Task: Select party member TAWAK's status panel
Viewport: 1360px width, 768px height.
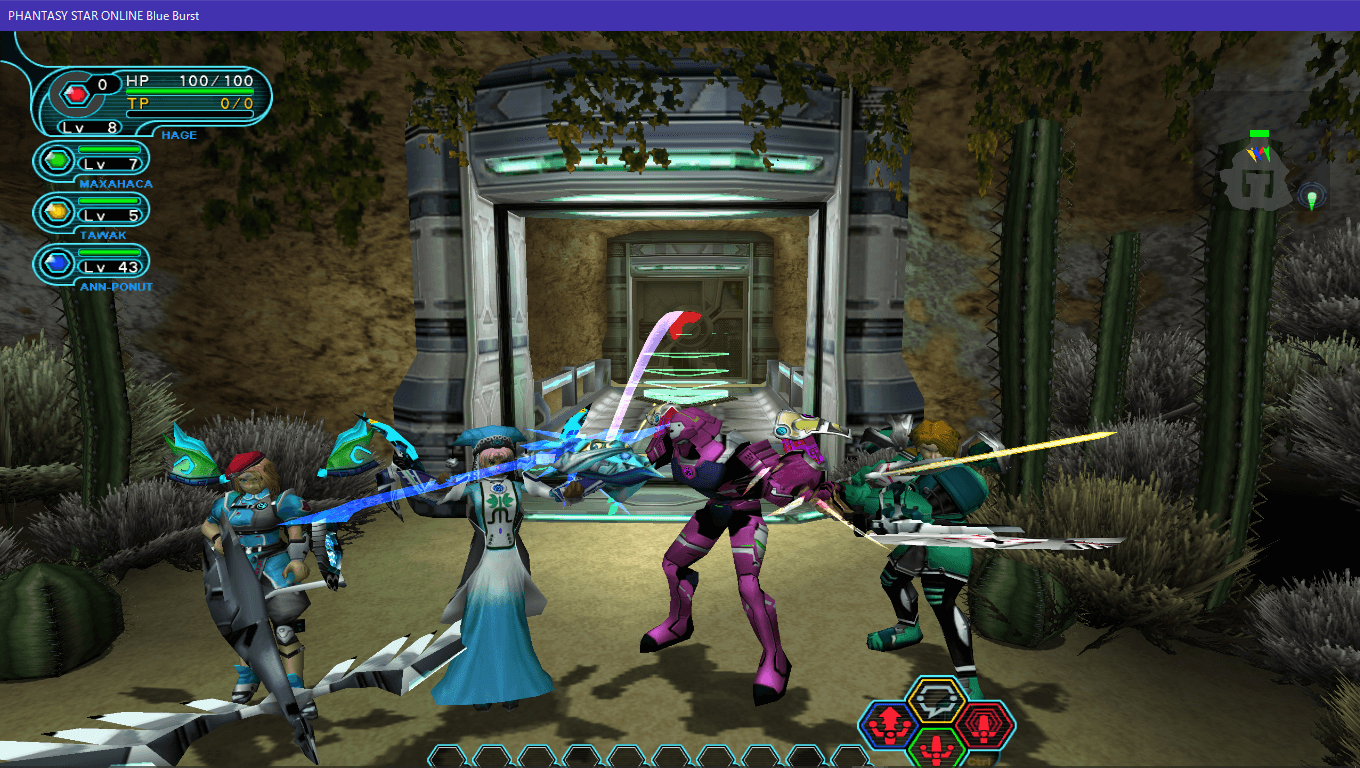Action: [x=92, y=212]
